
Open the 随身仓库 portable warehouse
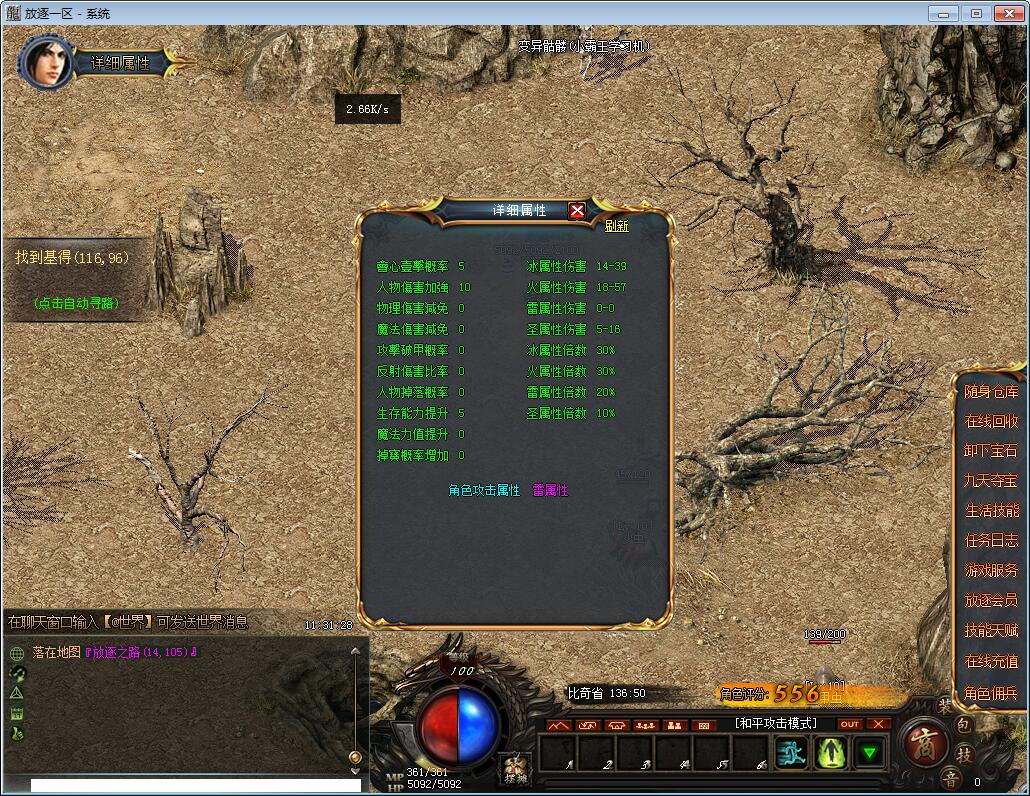[x=991, y=392]
